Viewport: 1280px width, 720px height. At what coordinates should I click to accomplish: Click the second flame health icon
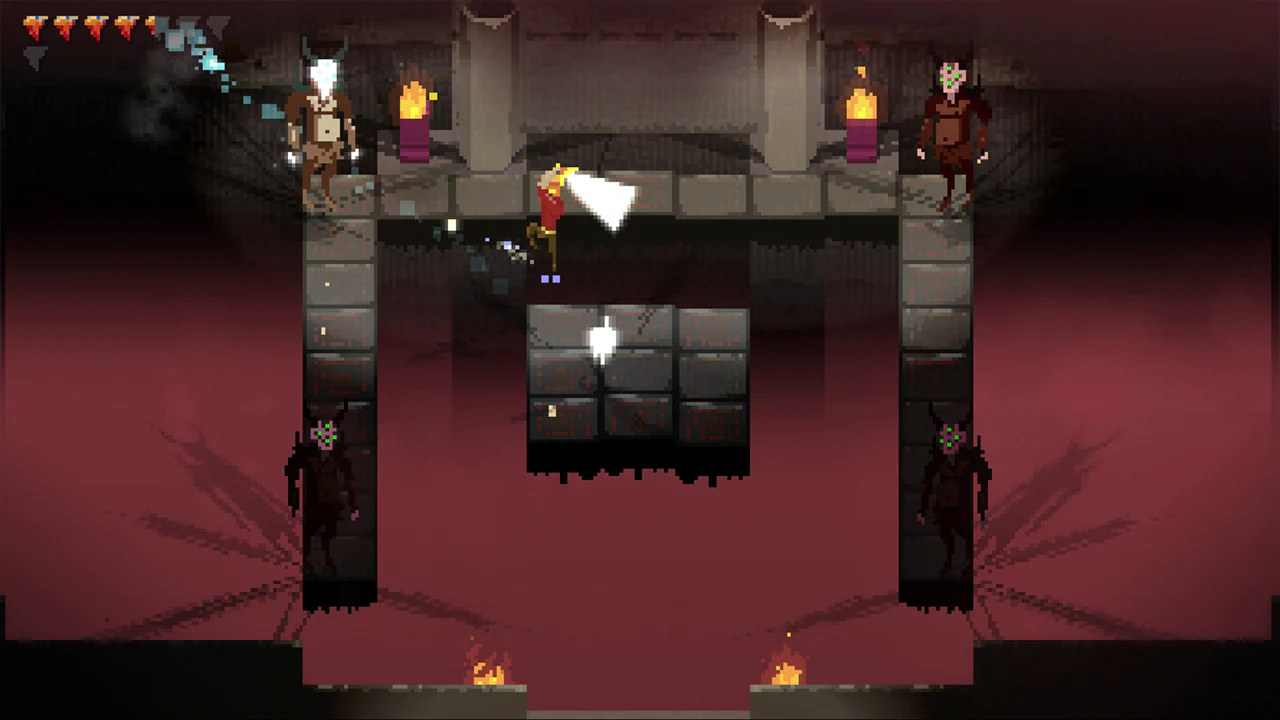(x=64, y=25)
